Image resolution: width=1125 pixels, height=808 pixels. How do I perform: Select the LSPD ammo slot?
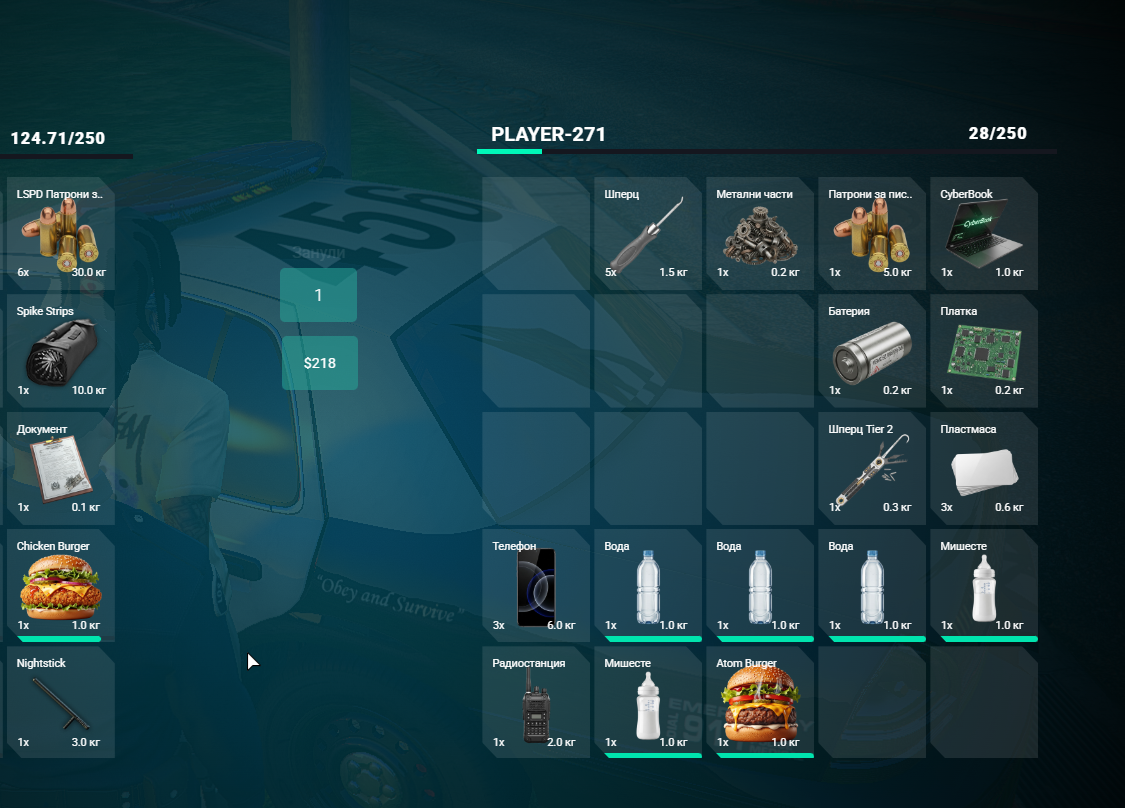[60, 234]
